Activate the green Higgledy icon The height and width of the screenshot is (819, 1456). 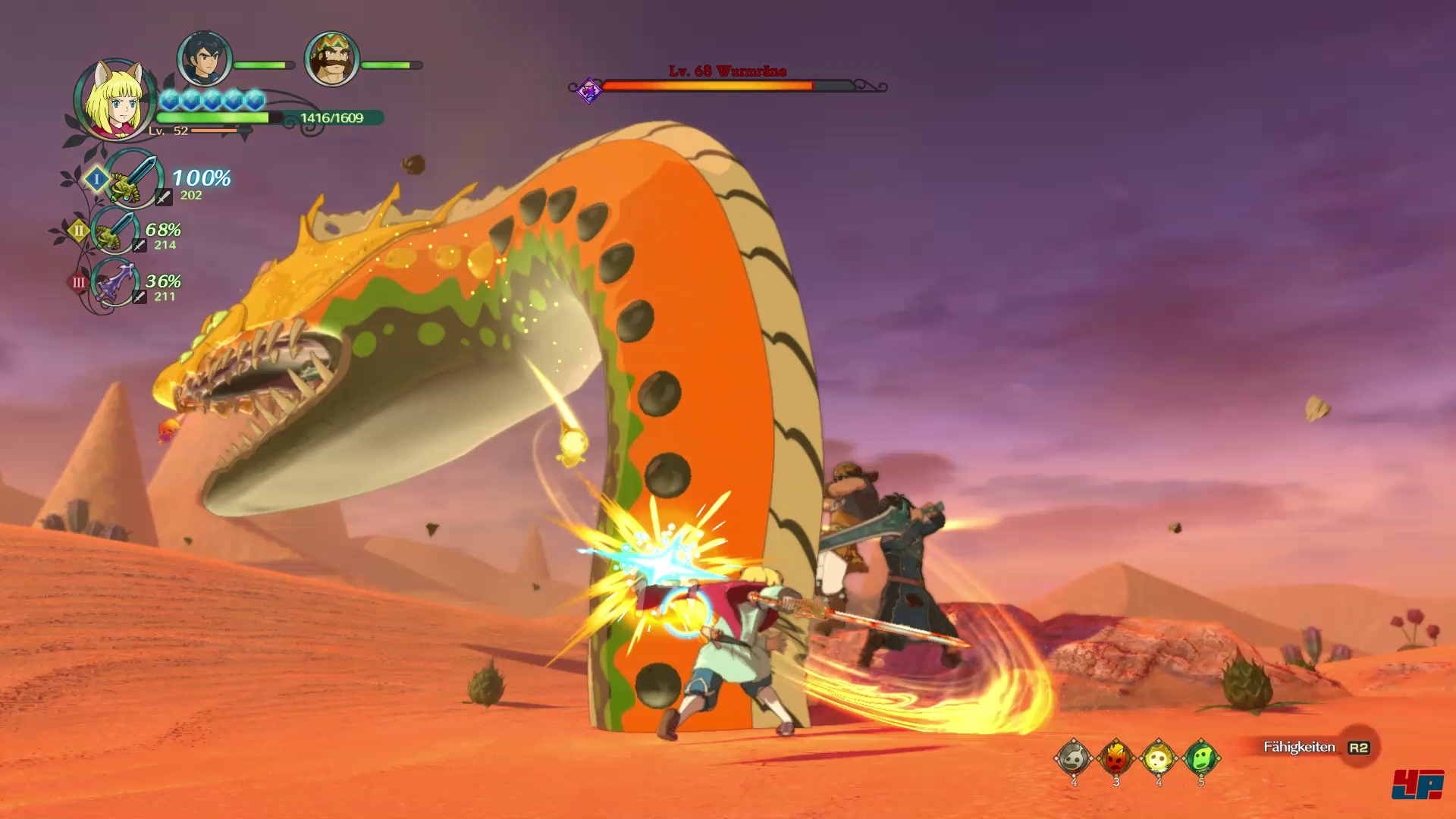click(1200, 757)
